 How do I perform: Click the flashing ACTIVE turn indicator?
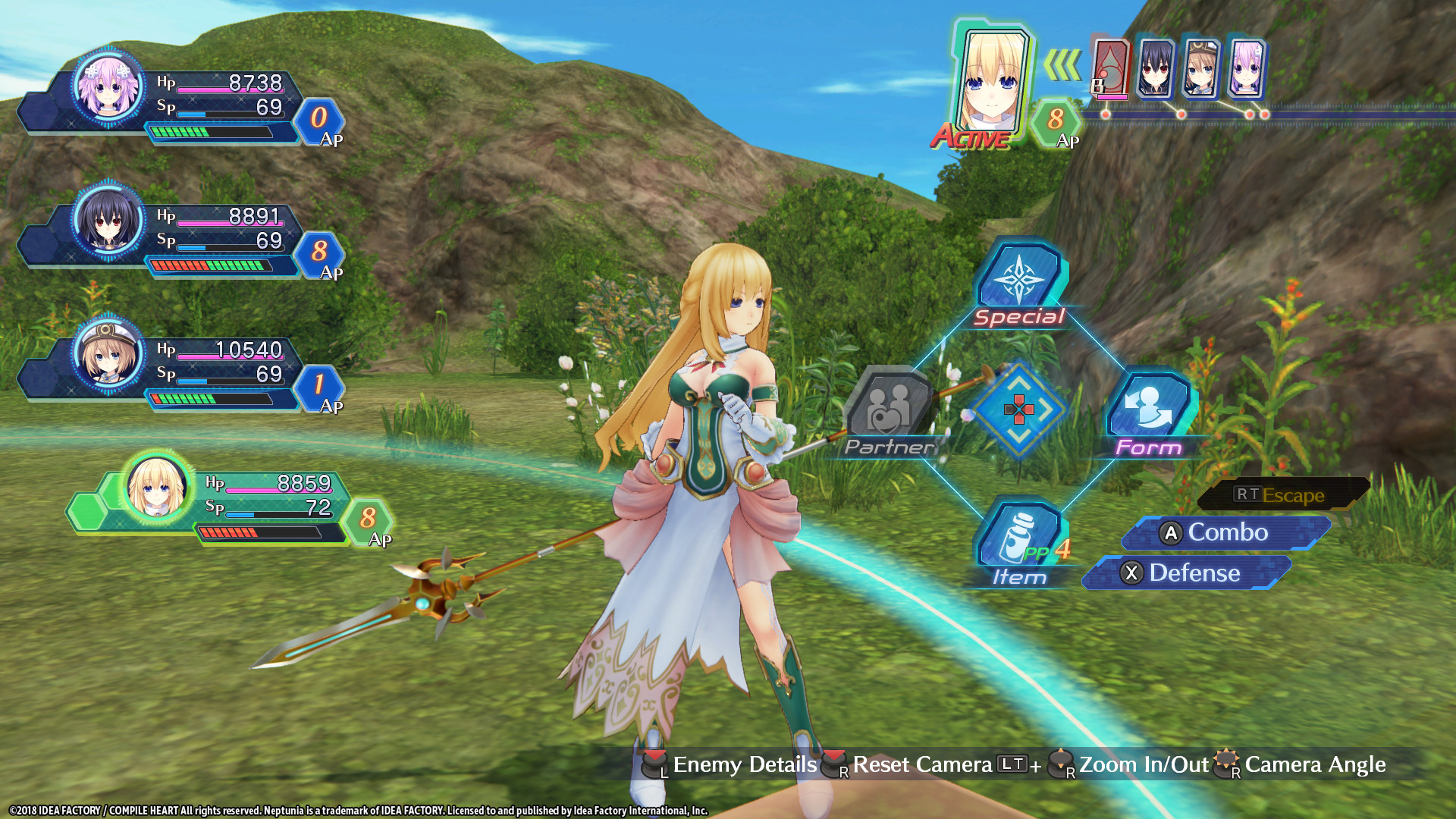973,138
